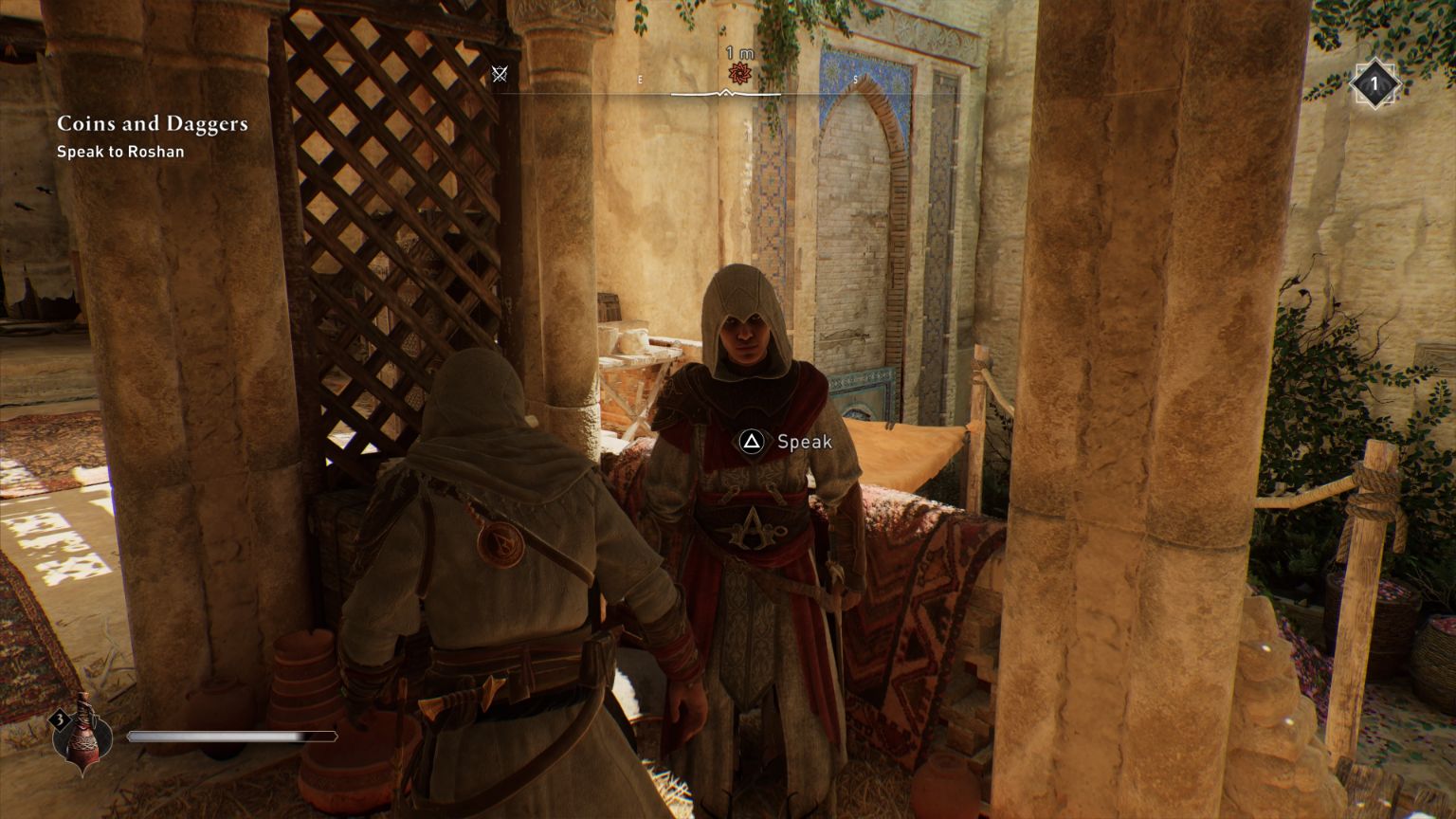Click Basim's white health bar at bottom left
Screen dimensions: 1456x819
(234, 736)
